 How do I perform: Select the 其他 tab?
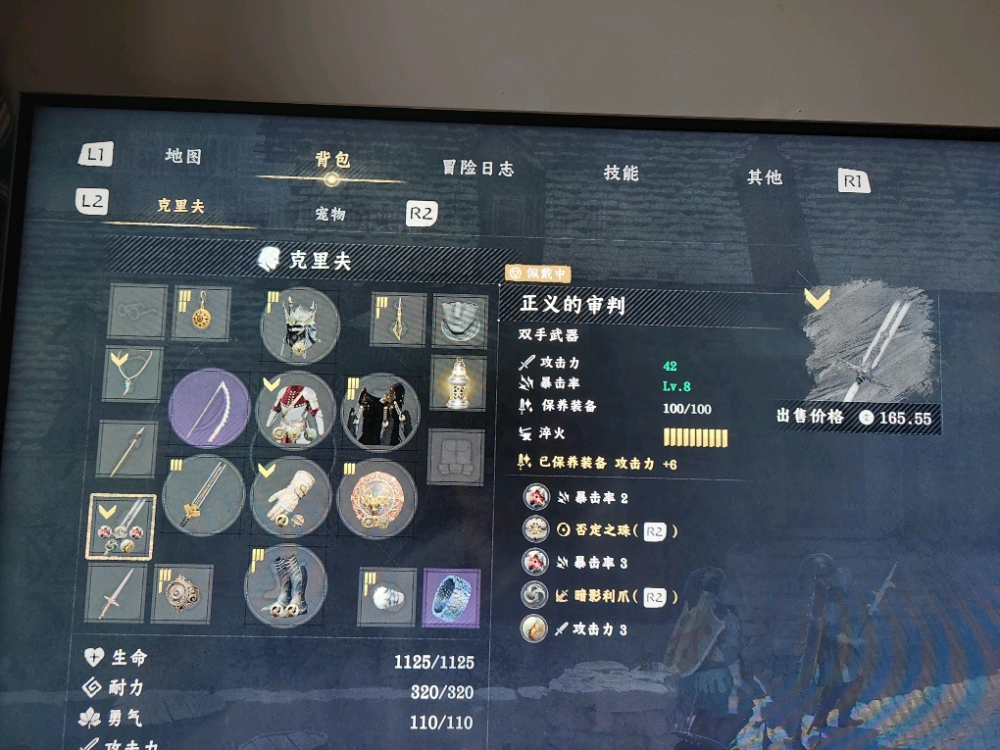(x=765, y=178)
